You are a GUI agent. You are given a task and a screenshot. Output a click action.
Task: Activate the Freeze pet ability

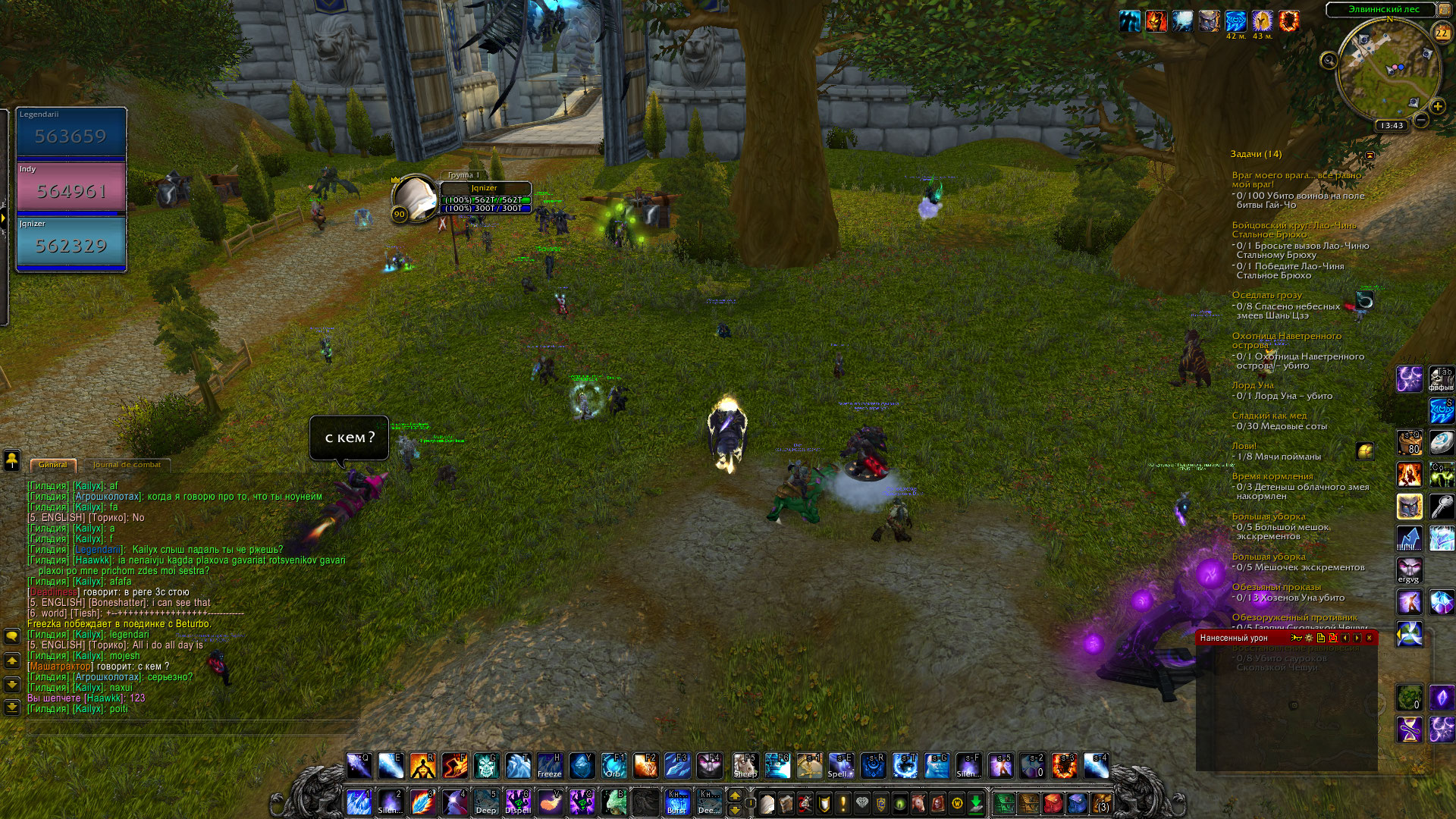point(549,766)
